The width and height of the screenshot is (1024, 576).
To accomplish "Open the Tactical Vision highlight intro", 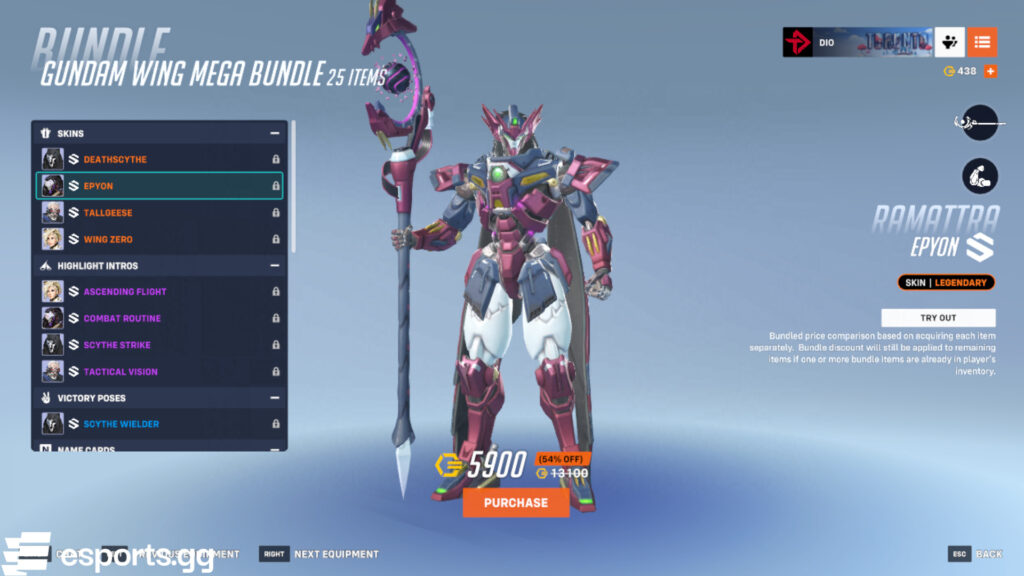I will (160, 372).
